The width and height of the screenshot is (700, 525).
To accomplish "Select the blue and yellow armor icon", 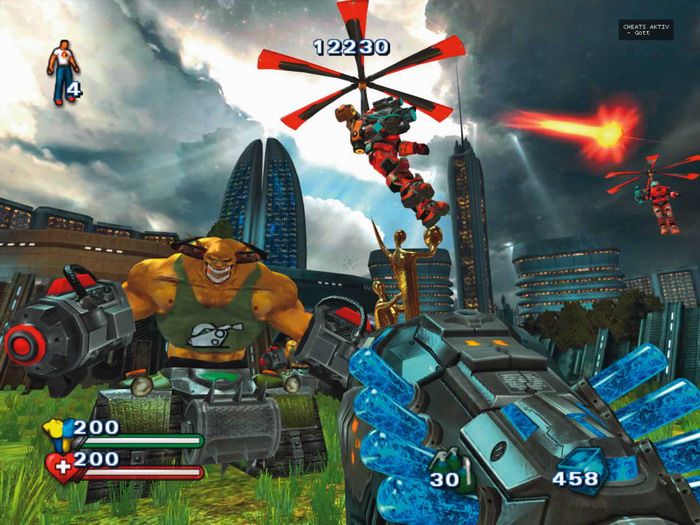I will click(59, 431).
